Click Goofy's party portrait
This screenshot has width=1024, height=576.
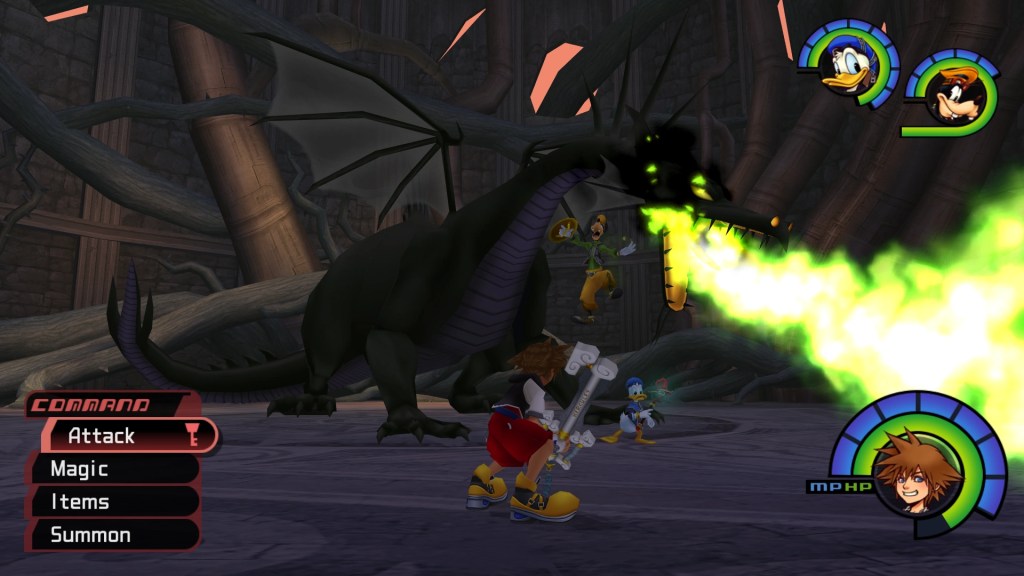click(x=958, y=97)
